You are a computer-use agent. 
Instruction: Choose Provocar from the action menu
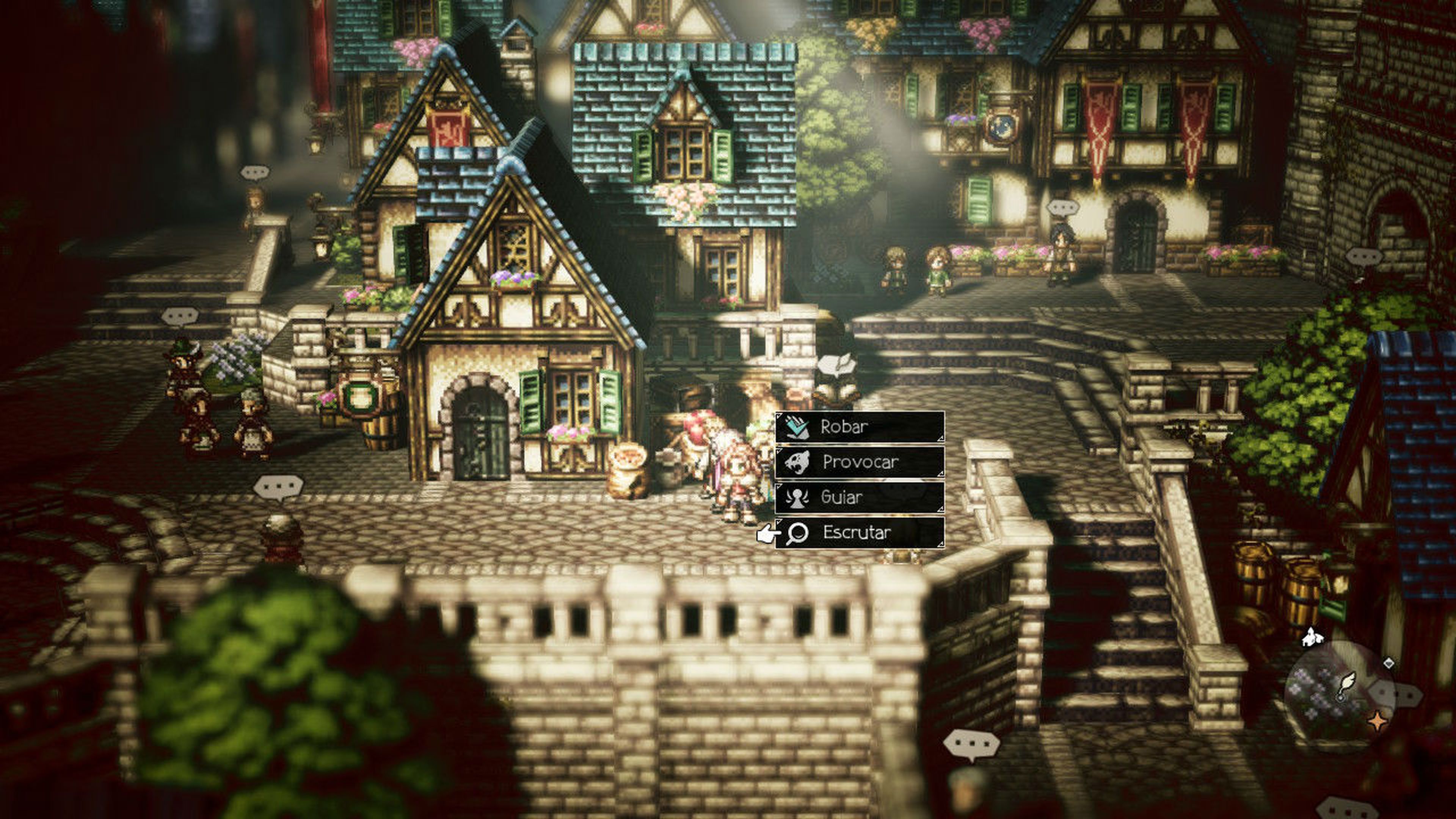tap(859, 462)
